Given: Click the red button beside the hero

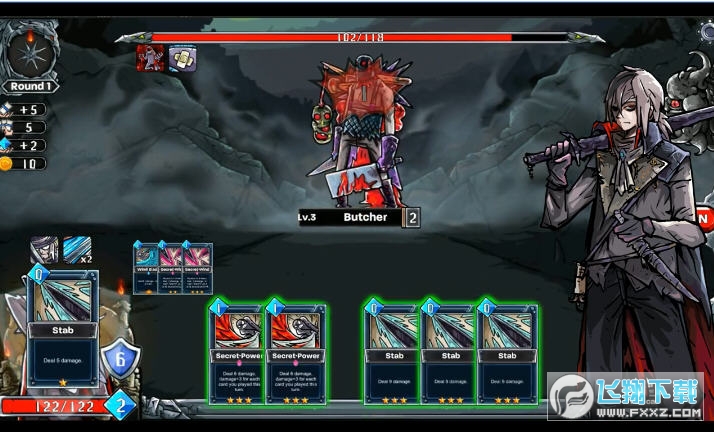Looking at the screenshot, I should 704,218.
